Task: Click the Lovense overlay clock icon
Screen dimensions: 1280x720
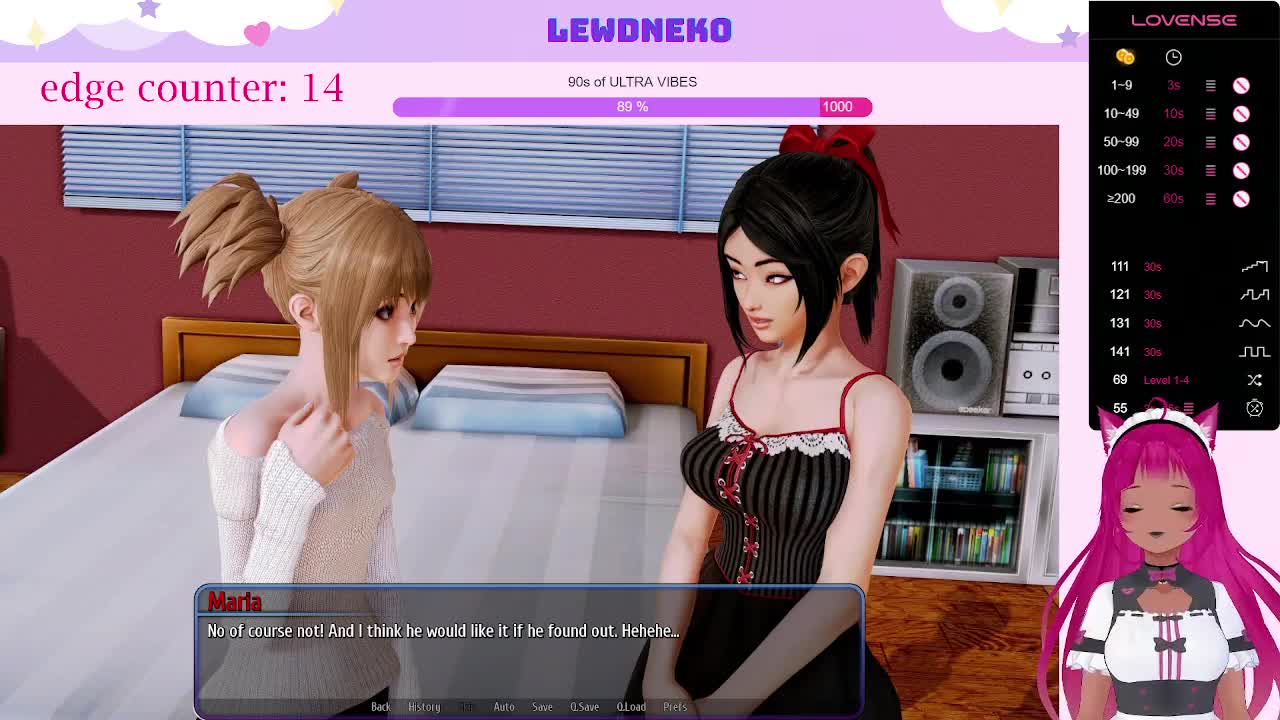Action: point(1173,57)
